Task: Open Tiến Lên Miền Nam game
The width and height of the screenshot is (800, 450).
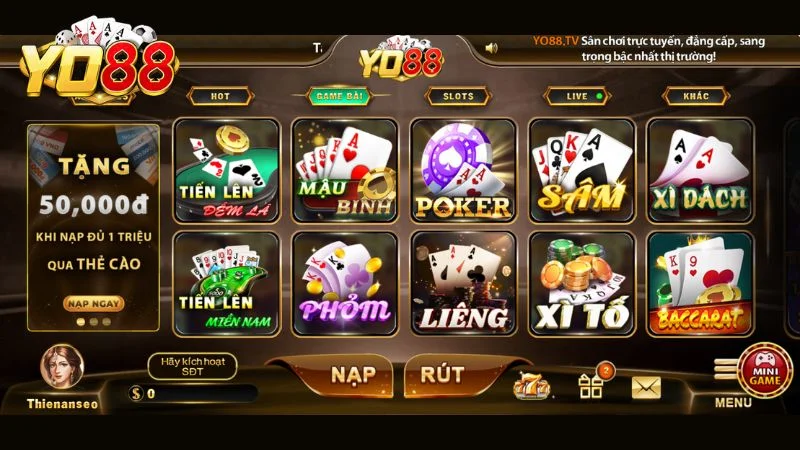Action: (226, 284)
